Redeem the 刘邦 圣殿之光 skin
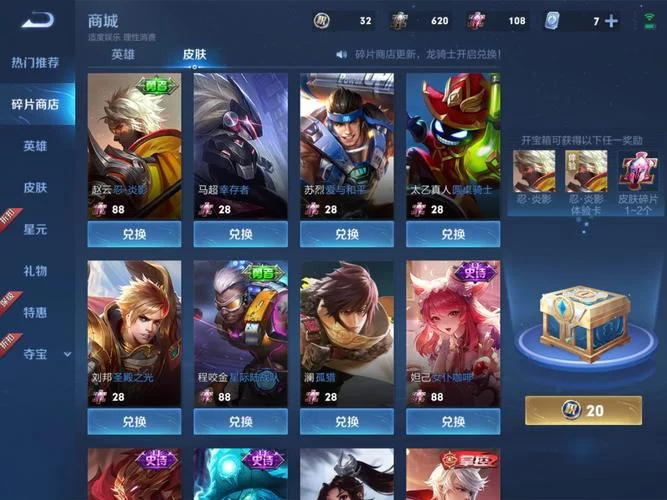Viewport: 667px width, 500px height. click(134, 422)
